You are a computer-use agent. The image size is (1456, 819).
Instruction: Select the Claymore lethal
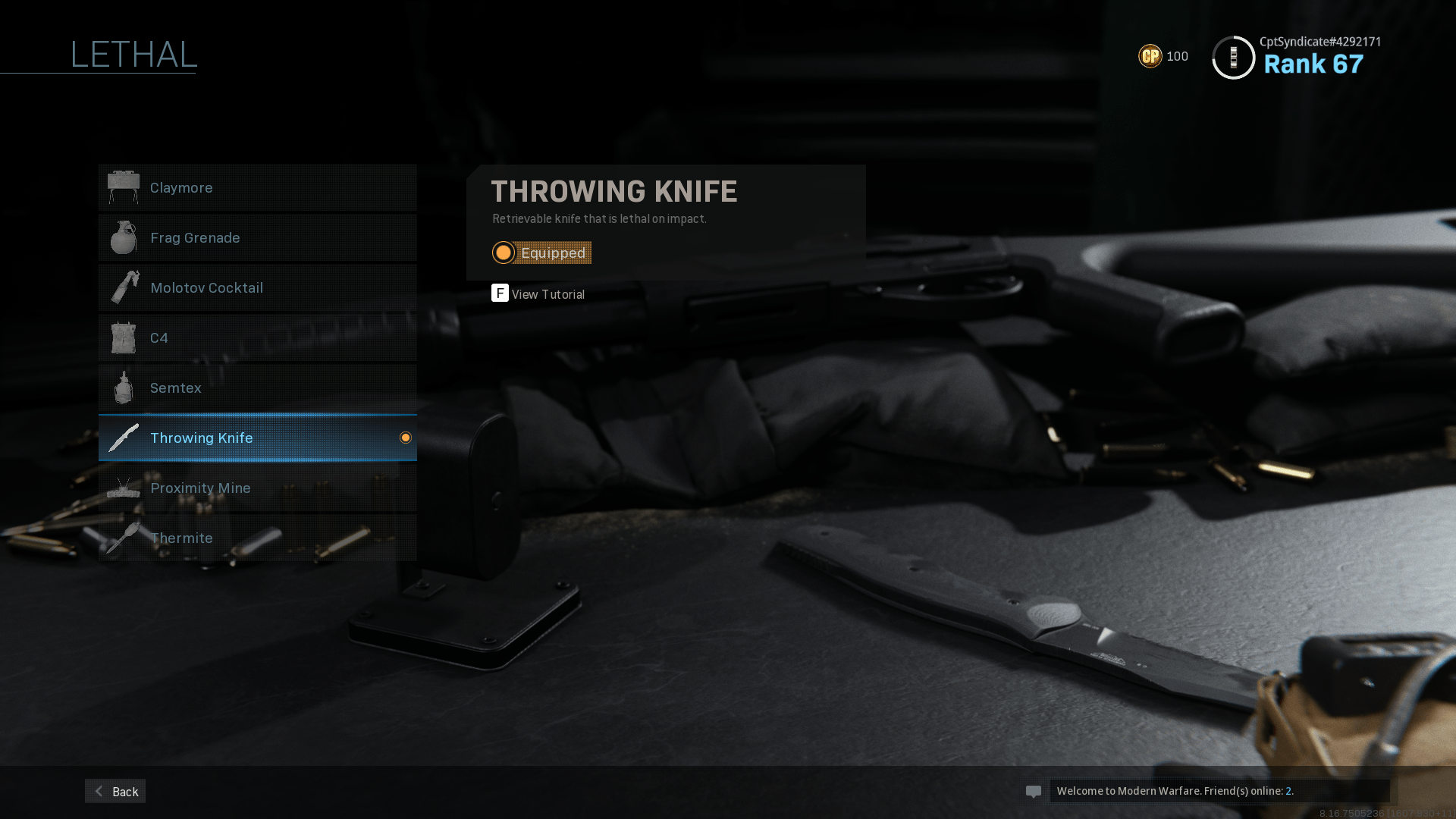tap(257, 187)
